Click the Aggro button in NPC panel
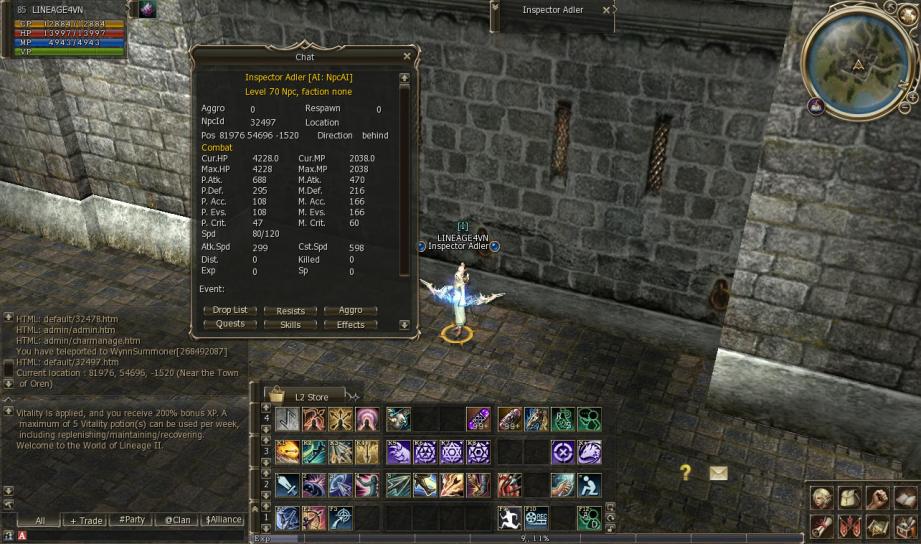 pyautogui.click(x=350, y=310)
